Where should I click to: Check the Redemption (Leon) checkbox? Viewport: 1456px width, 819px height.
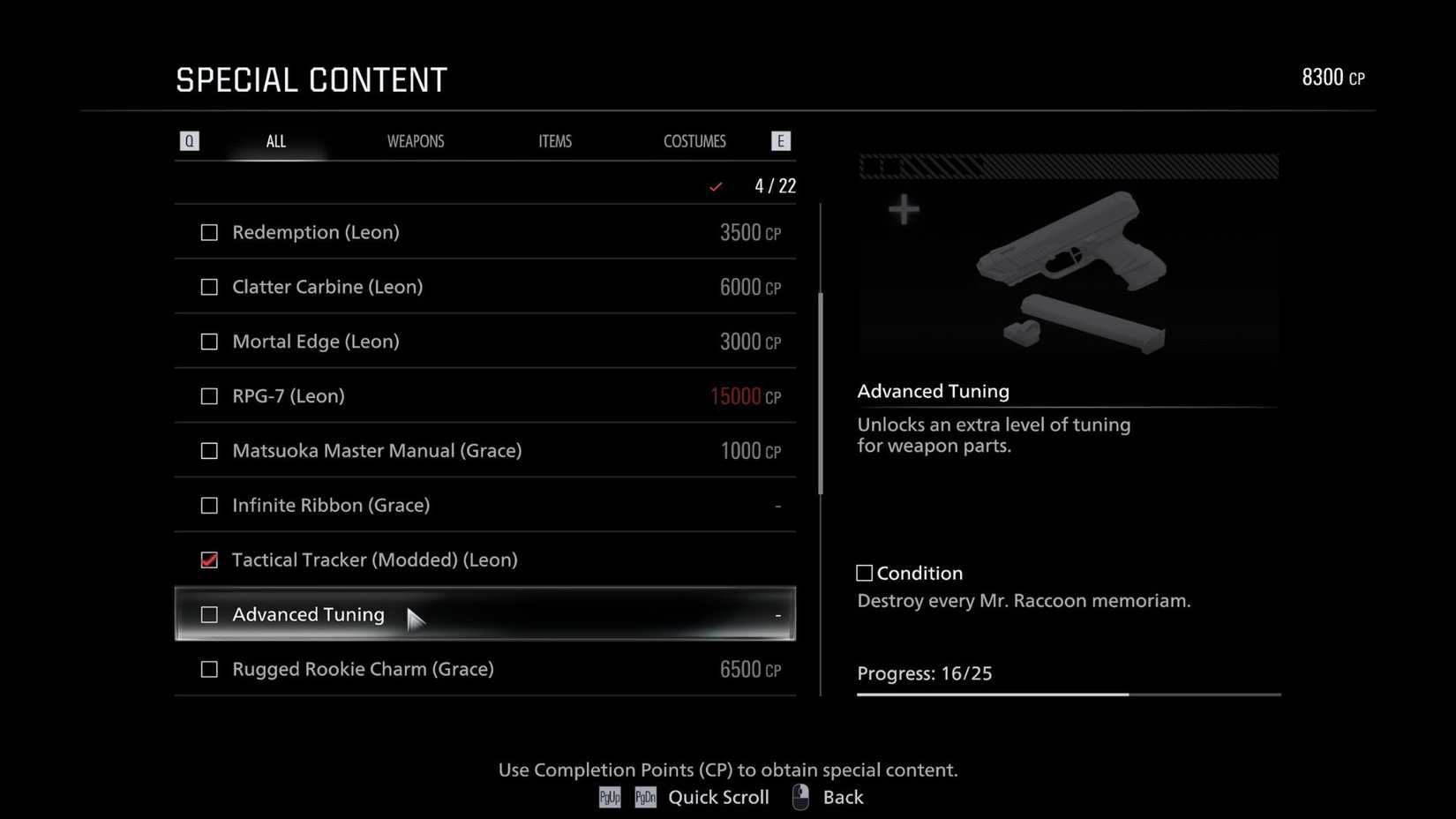[x=209, y=232]
